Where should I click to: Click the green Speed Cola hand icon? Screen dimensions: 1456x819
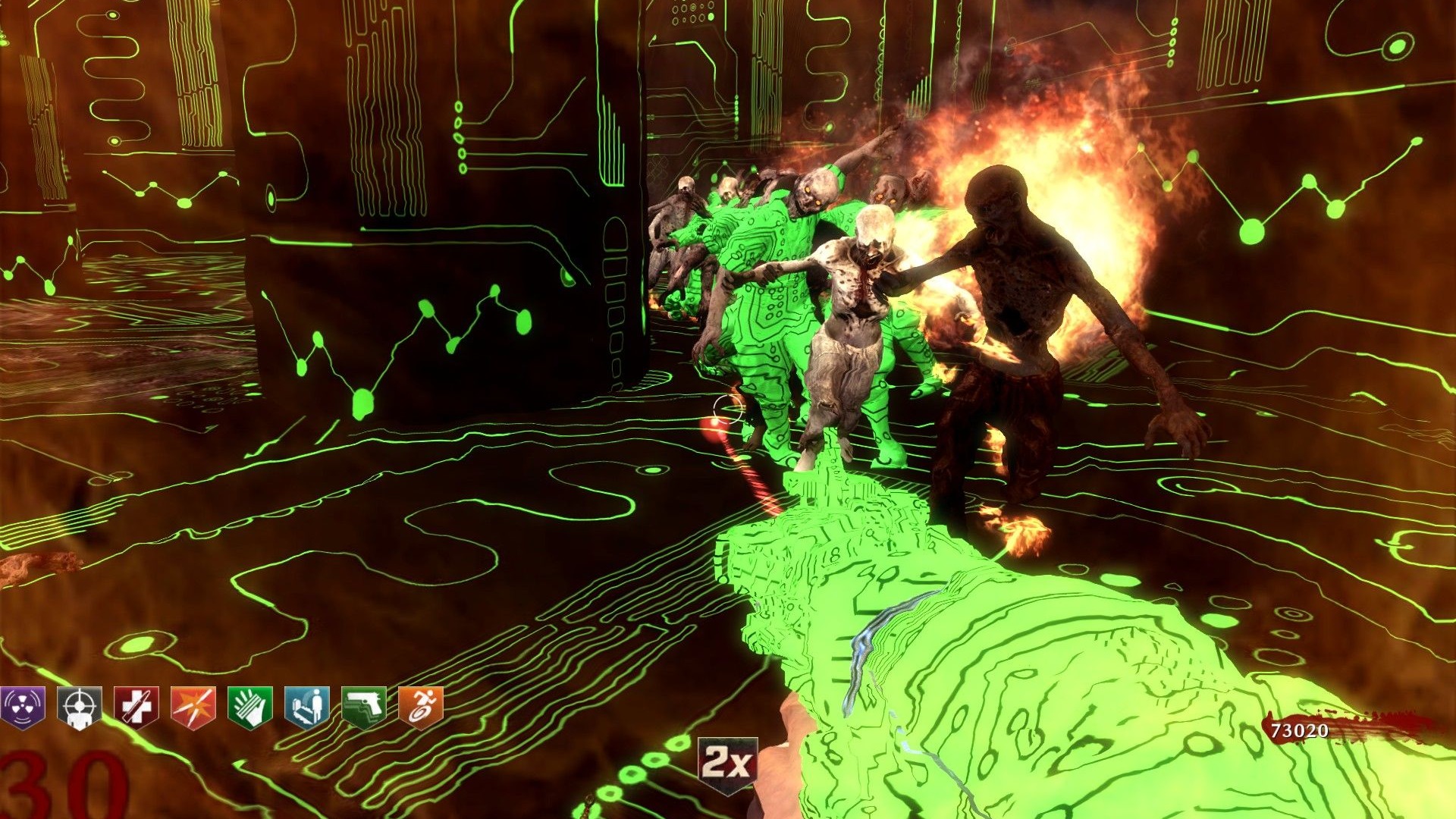pos(250,707)
